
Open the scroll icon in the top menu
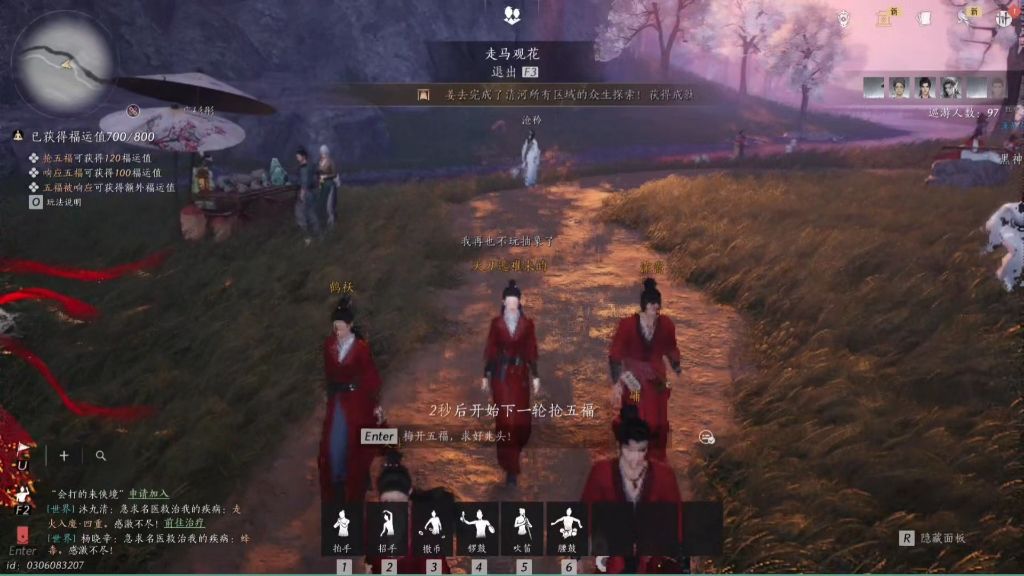click(883, 17)
